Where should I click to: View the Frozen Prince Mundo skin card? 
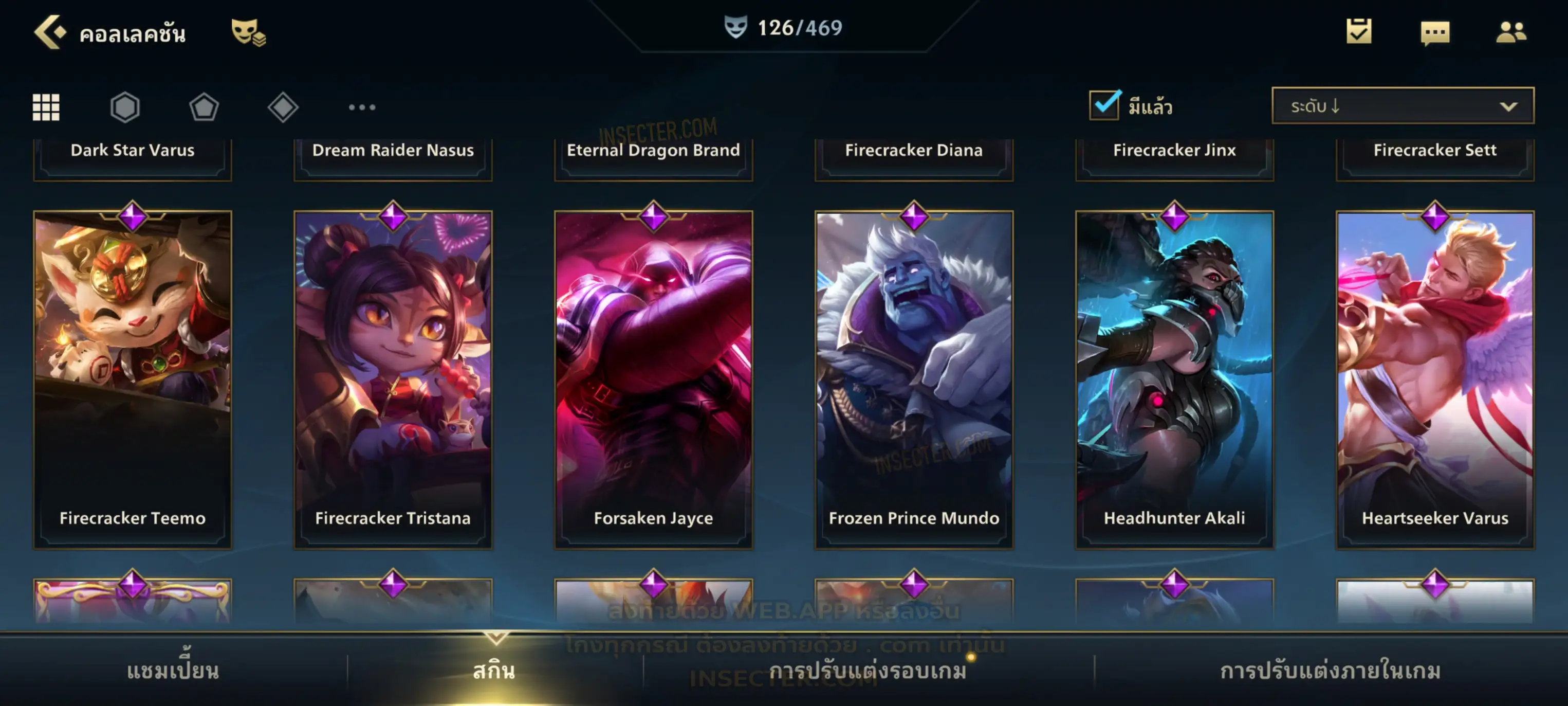[x=914, y=379]
